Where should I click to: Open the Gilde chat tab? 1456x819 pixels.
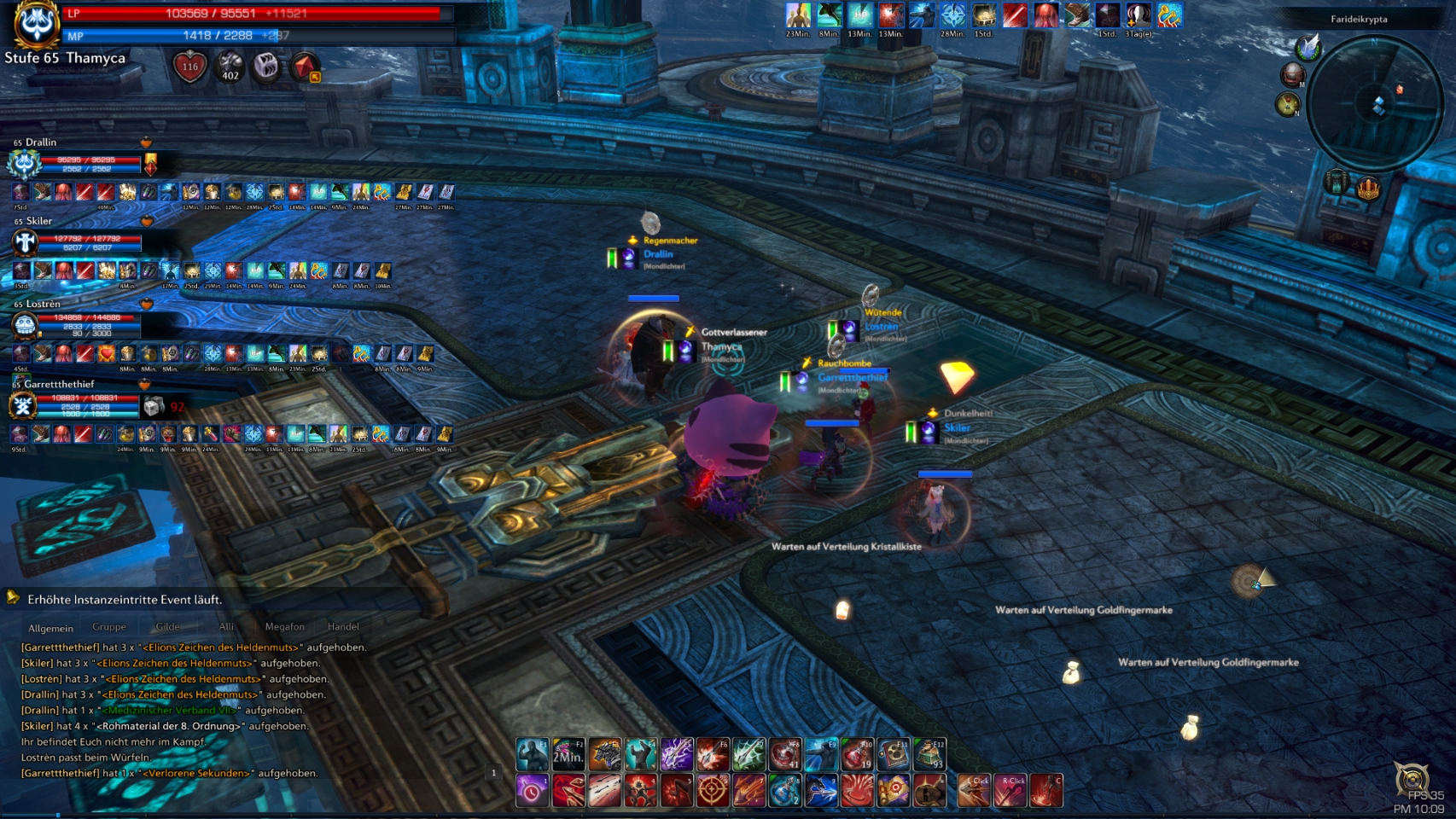(168, 627)
